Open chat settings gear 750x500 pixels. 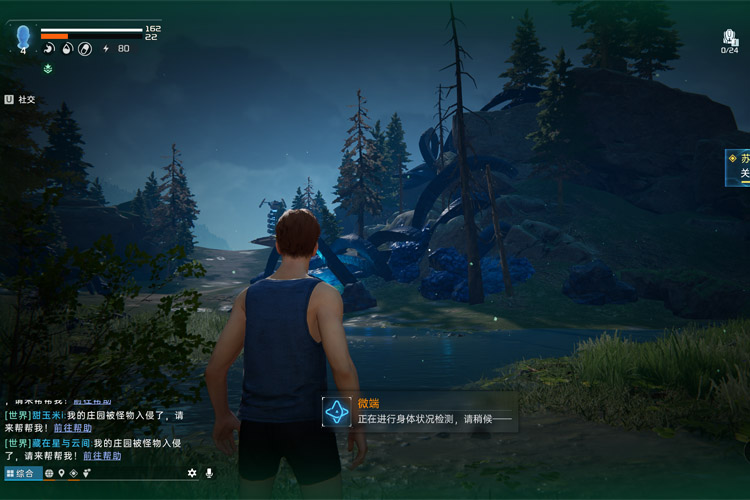(192, 473)
